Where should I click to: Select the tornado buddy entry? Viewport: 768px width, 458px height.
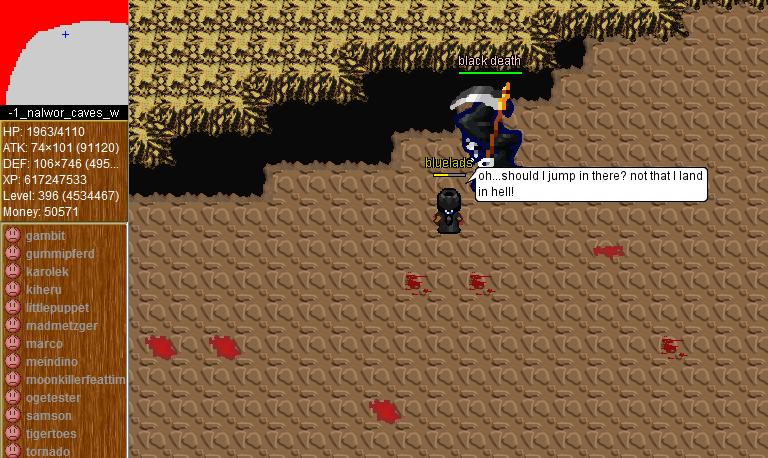coord(48,451)
